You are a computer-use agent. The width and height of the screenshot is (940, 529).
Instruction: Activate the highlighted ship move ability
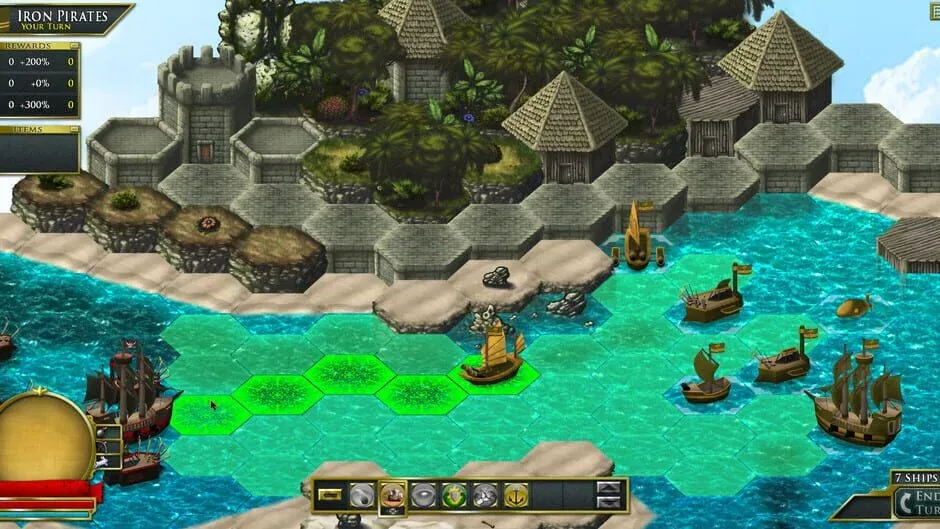pos(393,494)
